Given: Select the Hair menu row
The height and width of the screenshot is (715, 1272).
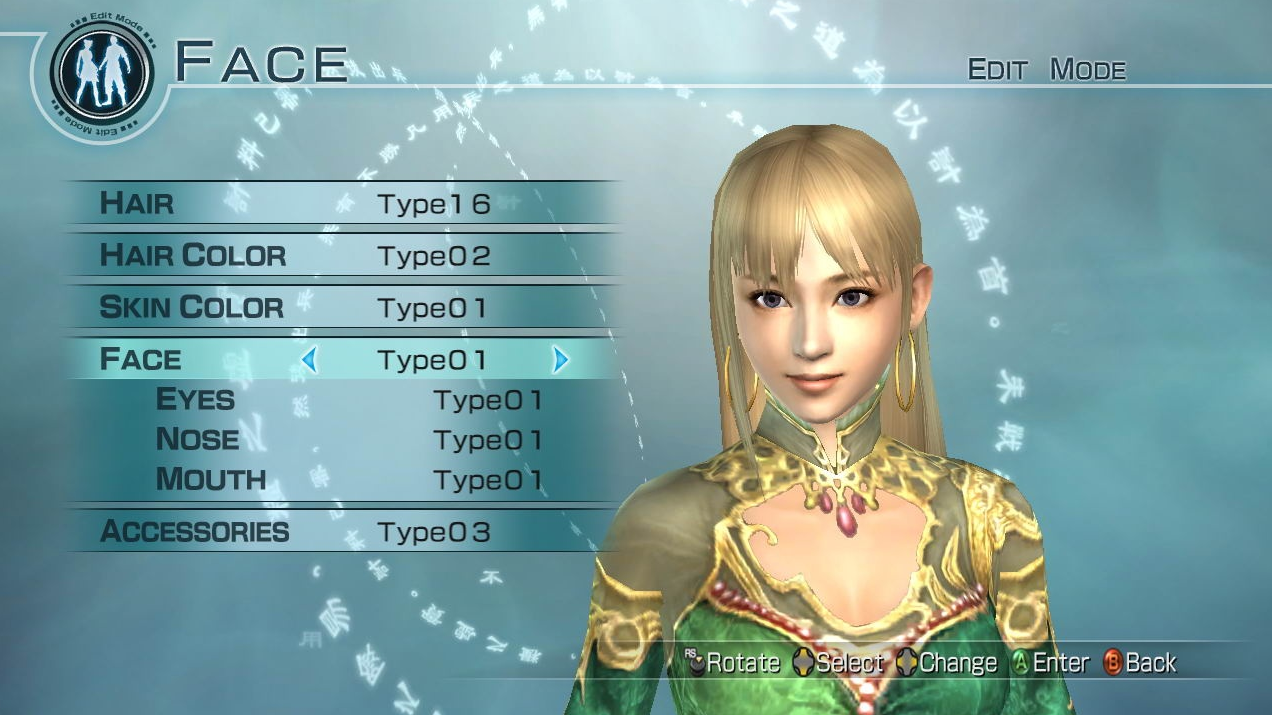Looking at the screenshot, I should tap(340, 204).
